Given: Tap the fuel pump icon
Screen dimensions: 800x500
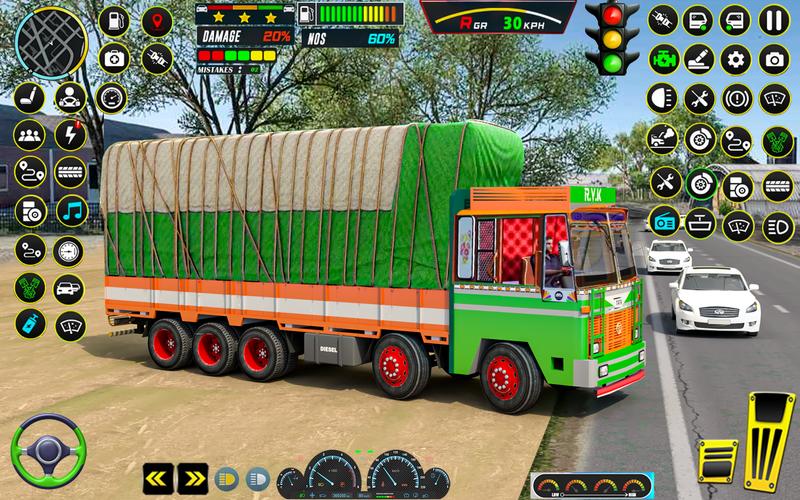Looking at the screenshot, I should 113,20.
